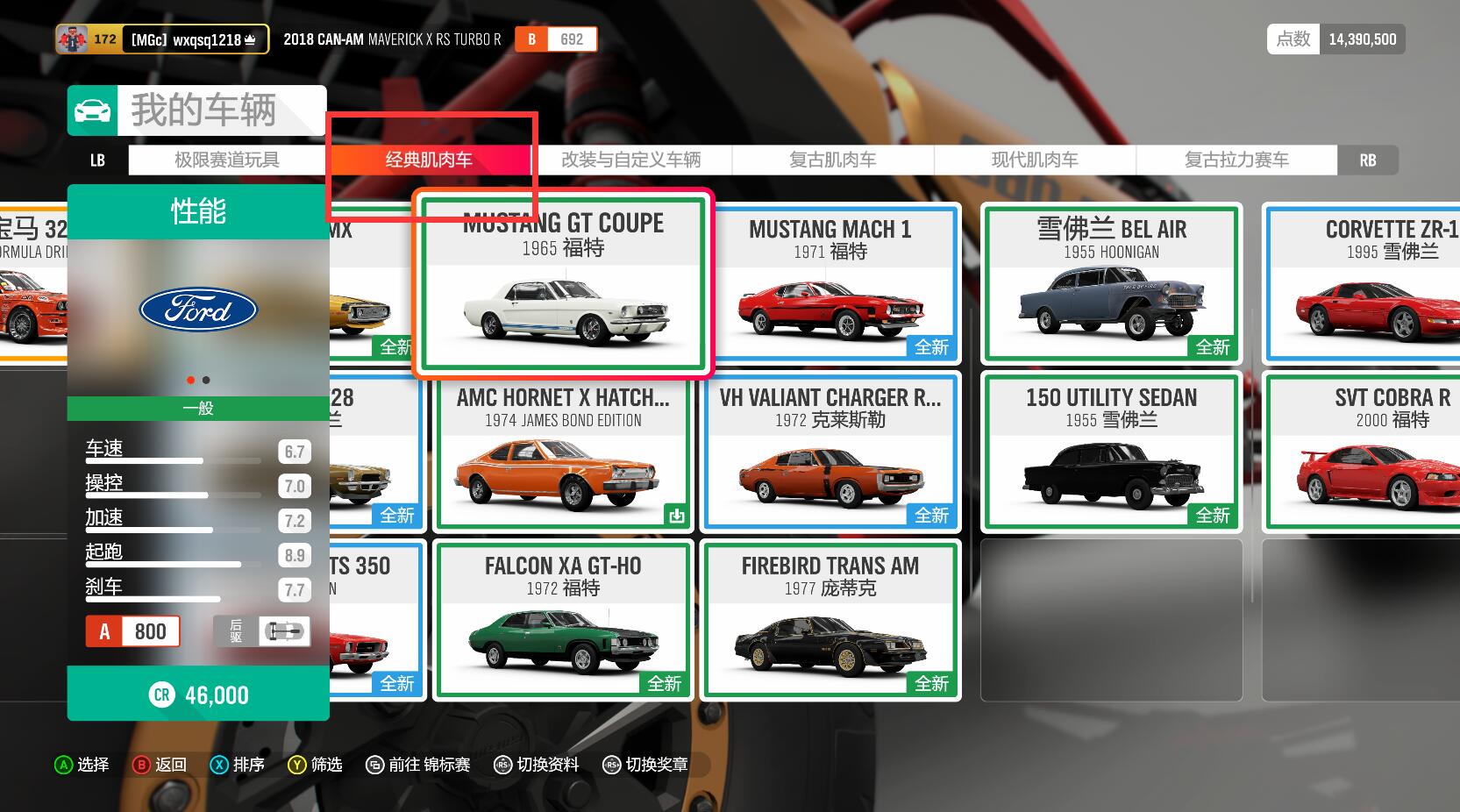Image resolution: width=1460 pixels, height=812 pixels.
Task: Select the VH Valiant Charger card
Action: pos(830,452)
